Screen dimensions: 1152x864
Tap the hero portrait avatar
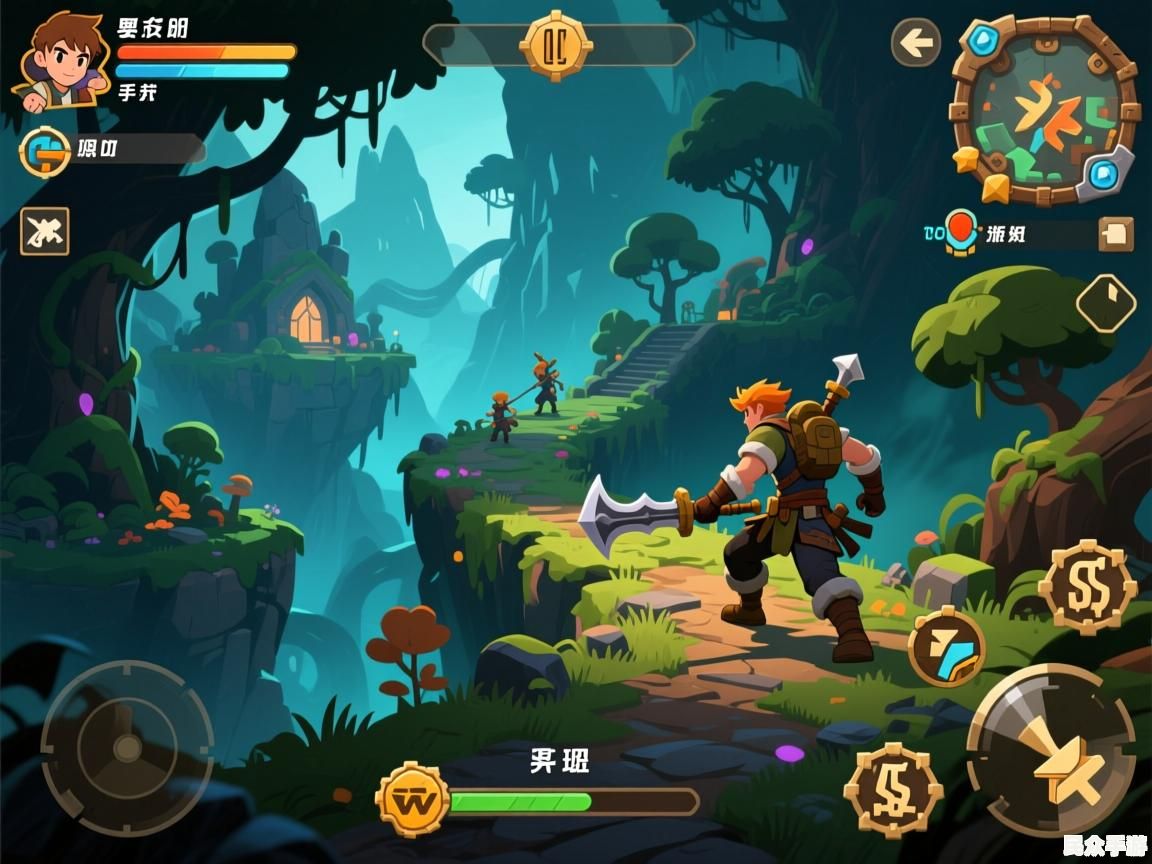coord(60,58)
